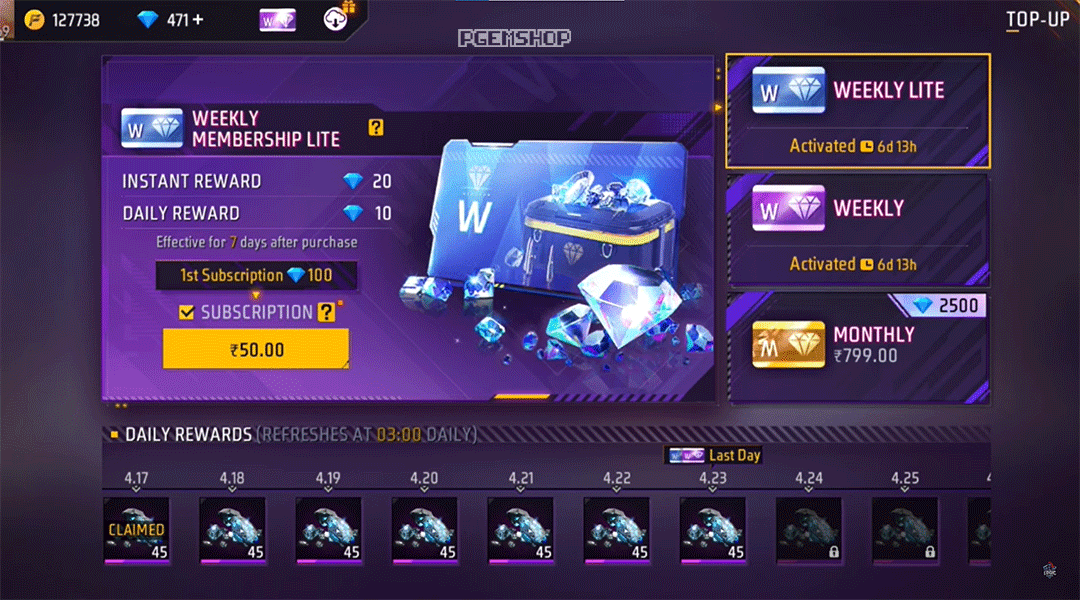Image resolution: width=1080 pixels, height=600 pixels.
Task: Toggle the Subscription checkbox
Action: click(186, 313)
